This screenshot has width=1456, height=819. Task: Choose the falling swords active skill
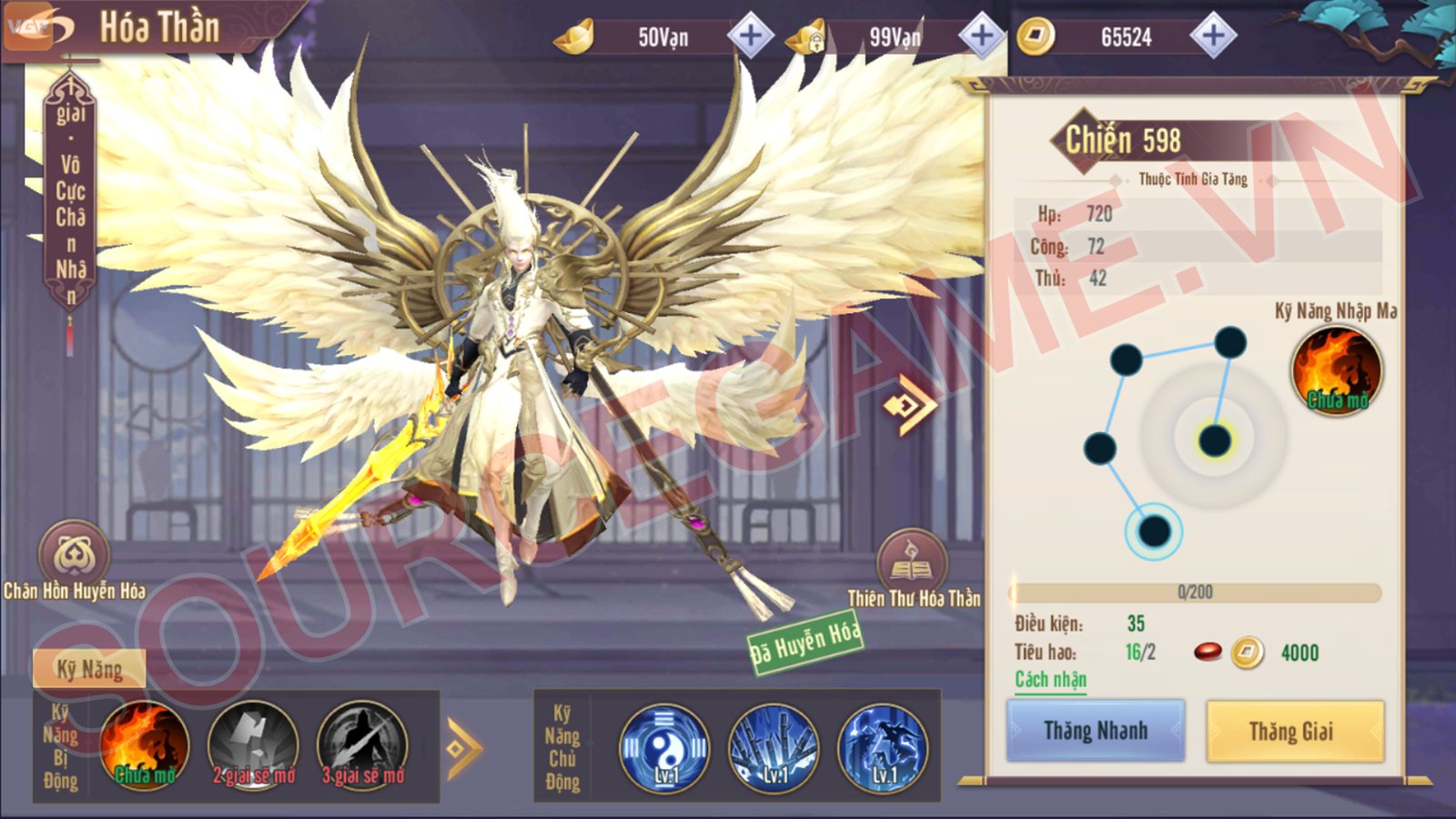[x=773, y=748]
